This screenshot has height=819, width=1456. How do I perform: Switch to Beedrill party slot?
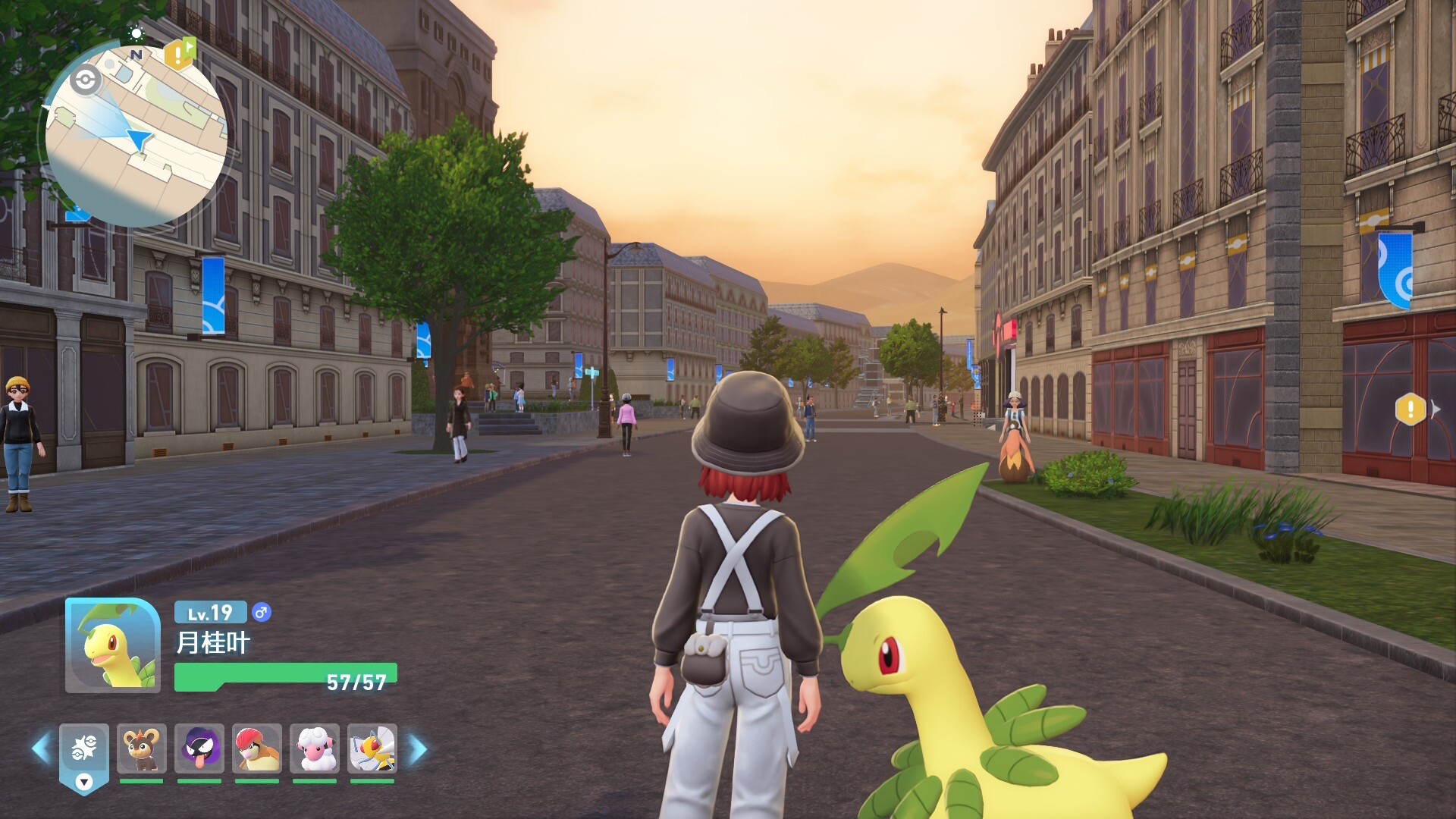click(x=372, y=748)
